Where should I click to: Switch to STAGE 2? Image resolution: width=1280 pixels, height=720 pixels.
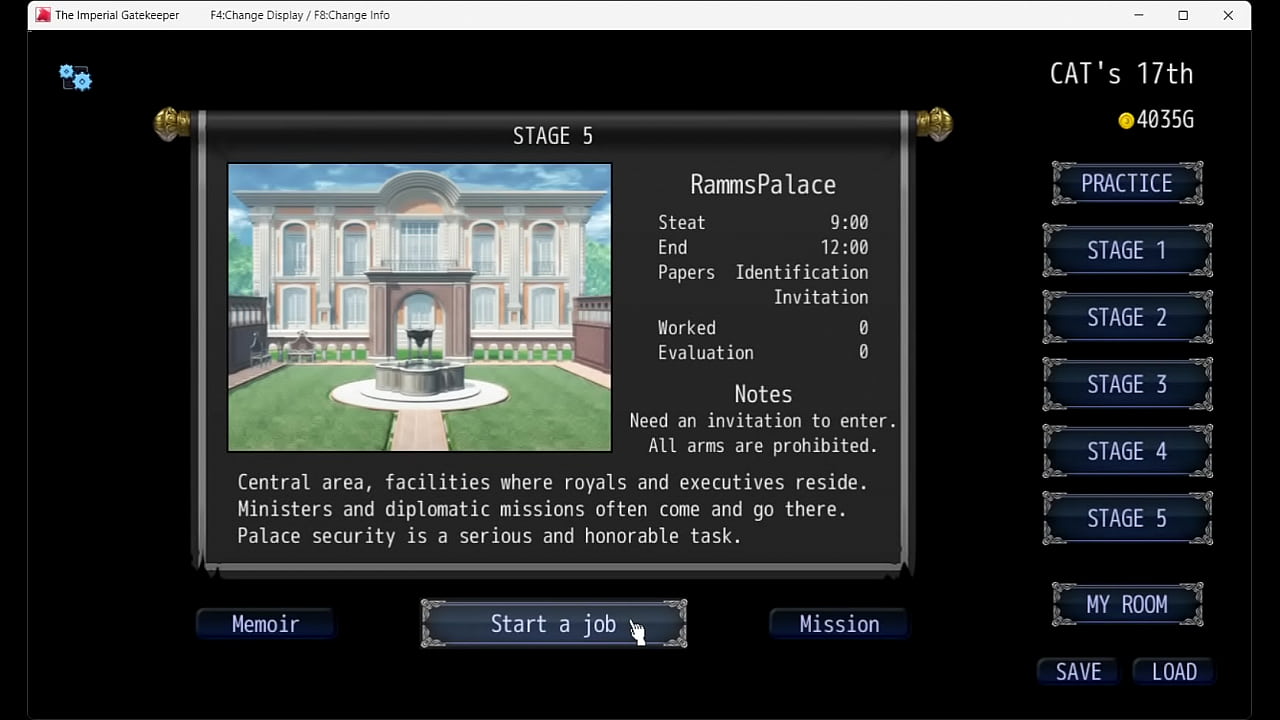pyautogui.click(x=1126, y=317)
